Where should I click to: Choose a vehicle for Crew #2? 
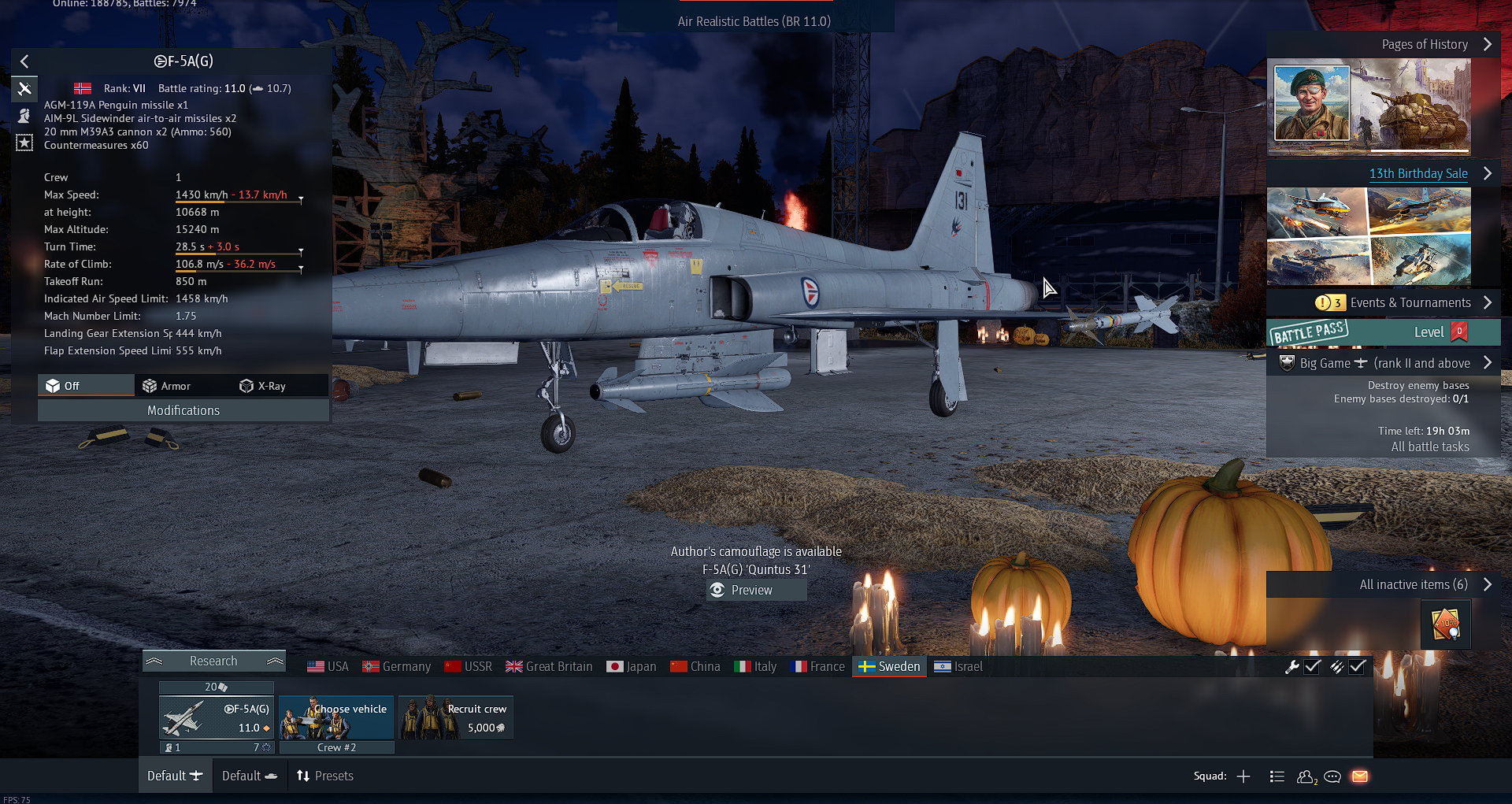[336, 717]
